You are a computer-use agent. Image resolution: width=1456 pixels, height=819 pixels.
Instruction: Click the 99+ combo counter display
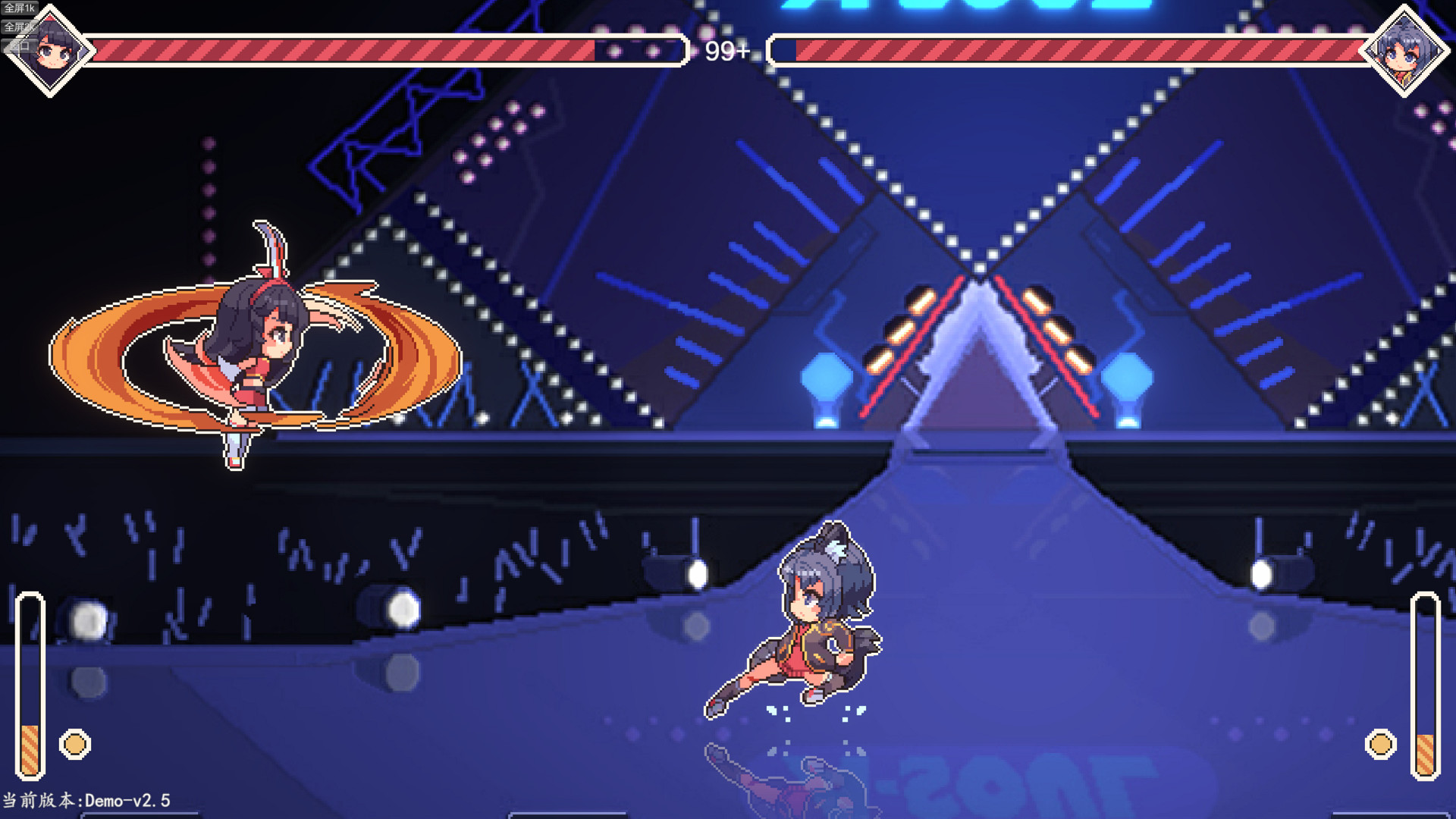726,52
